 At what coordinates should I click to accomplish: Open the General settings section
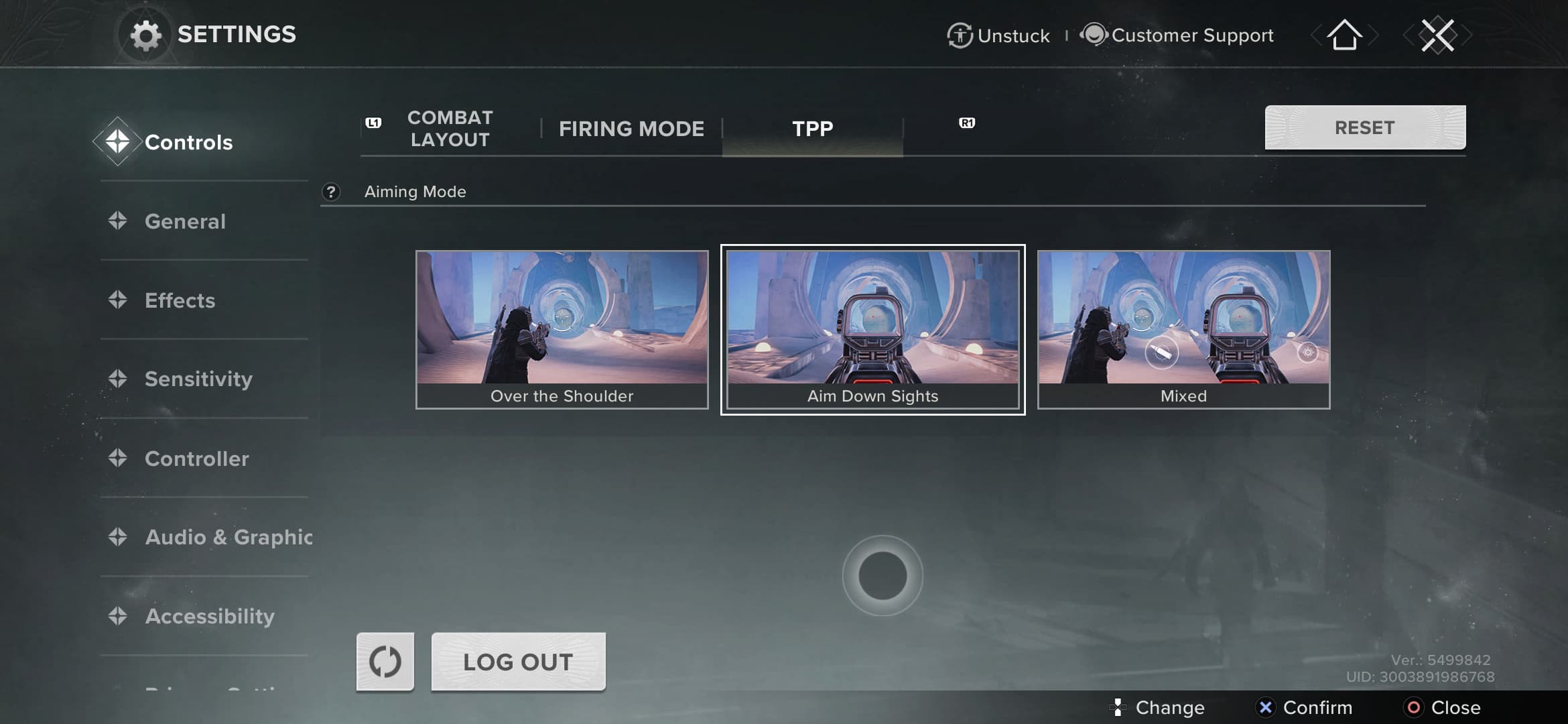coord(185,221)
